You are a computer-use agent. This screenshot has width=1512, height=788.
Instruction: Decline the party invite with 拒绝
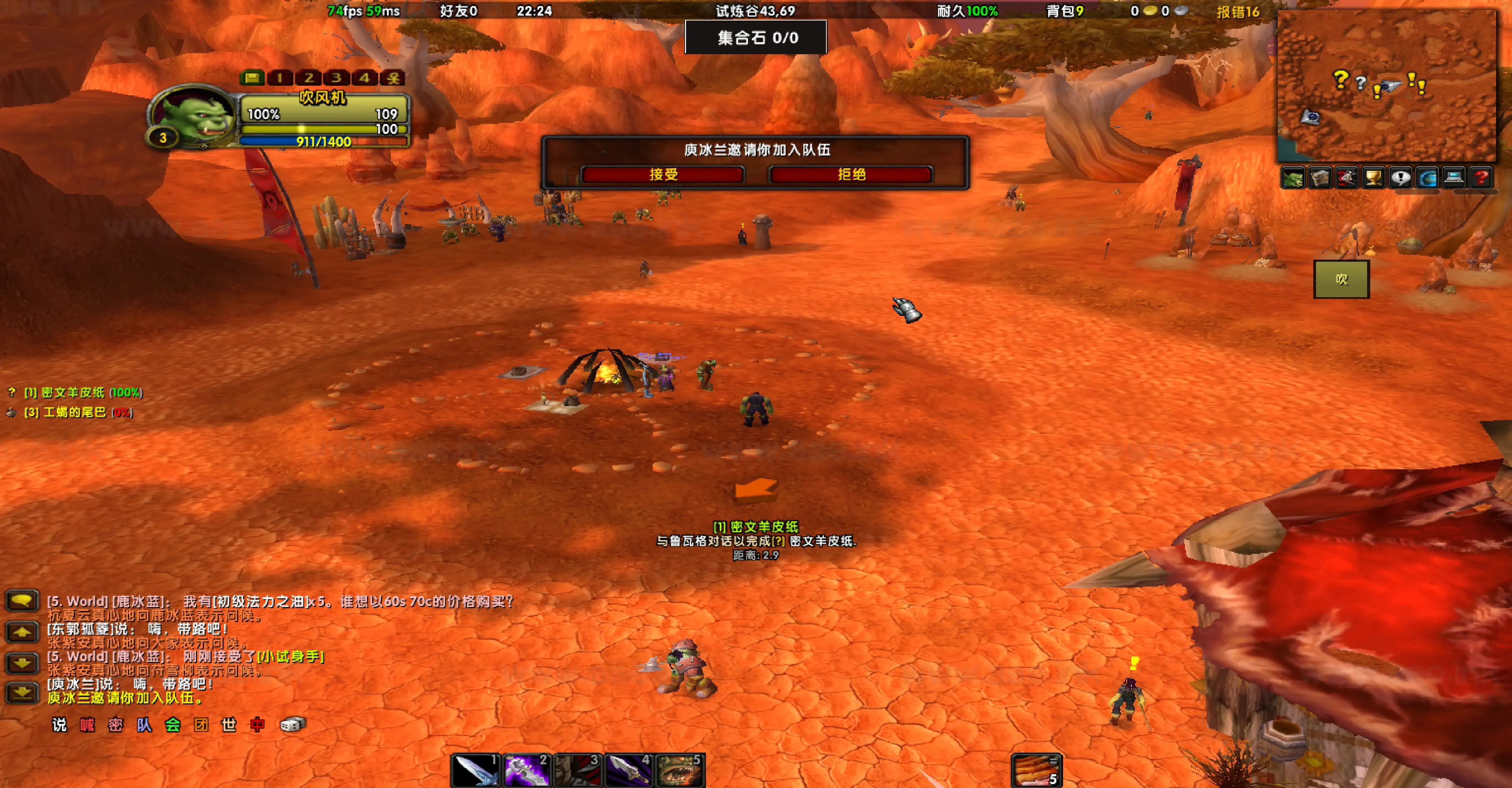pos(850,174)
